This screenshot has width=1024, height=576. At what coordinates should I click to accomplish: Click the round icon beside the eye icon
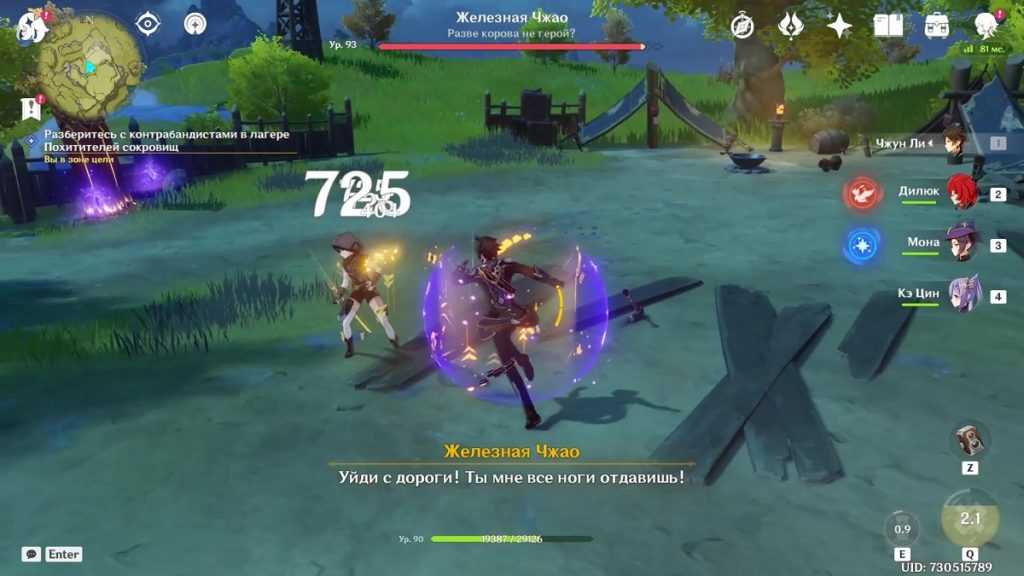tap(195, 24)
